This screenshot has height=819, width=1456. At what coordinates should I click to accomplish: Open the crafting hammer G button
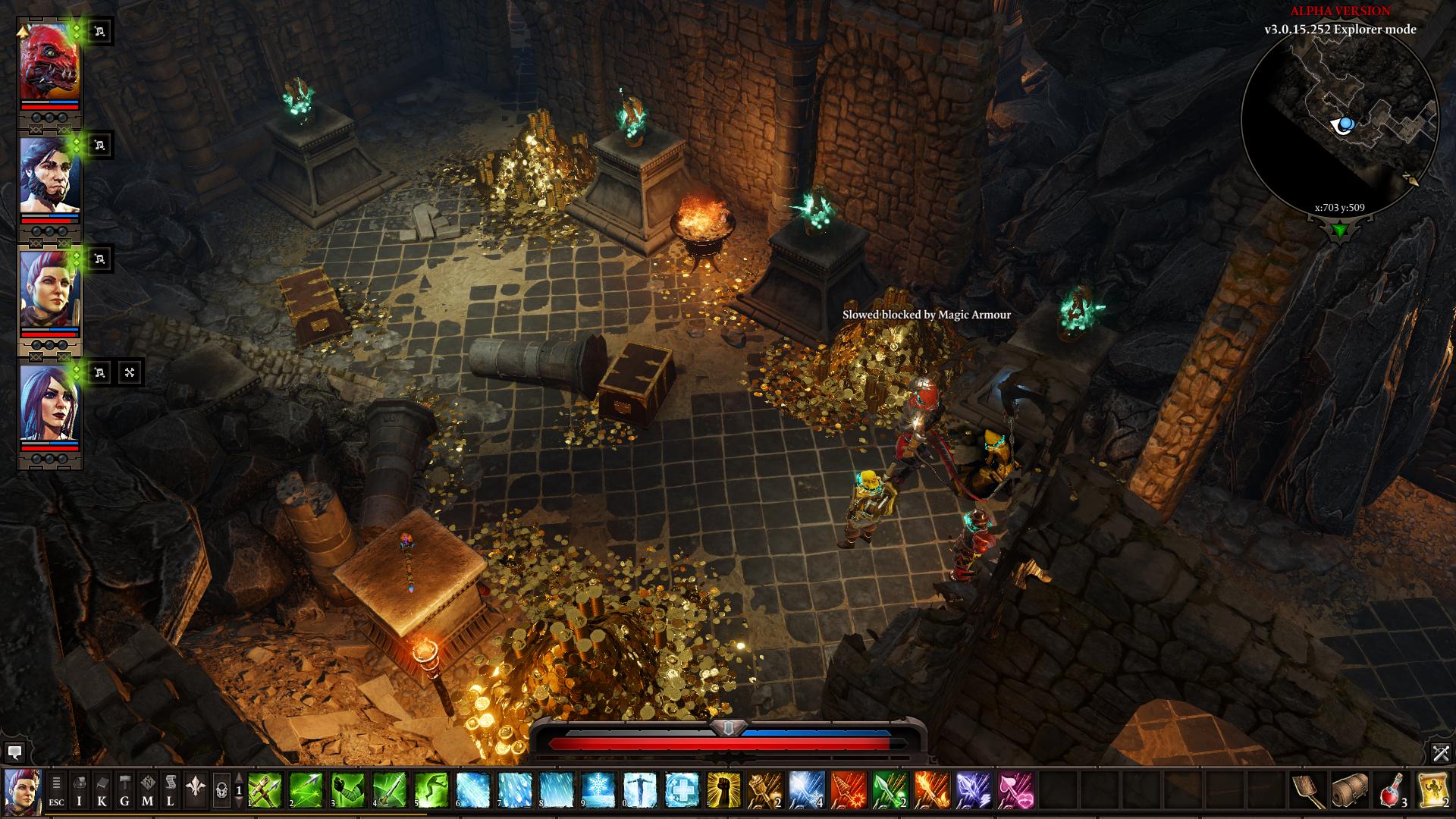(125, 790)
